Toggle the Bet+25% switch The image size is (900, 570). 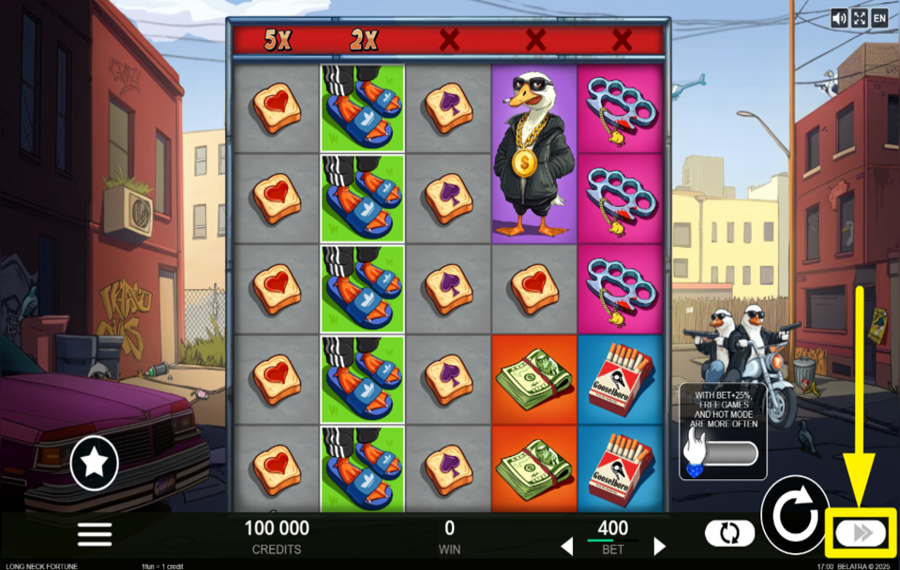(x=722, y=453)
